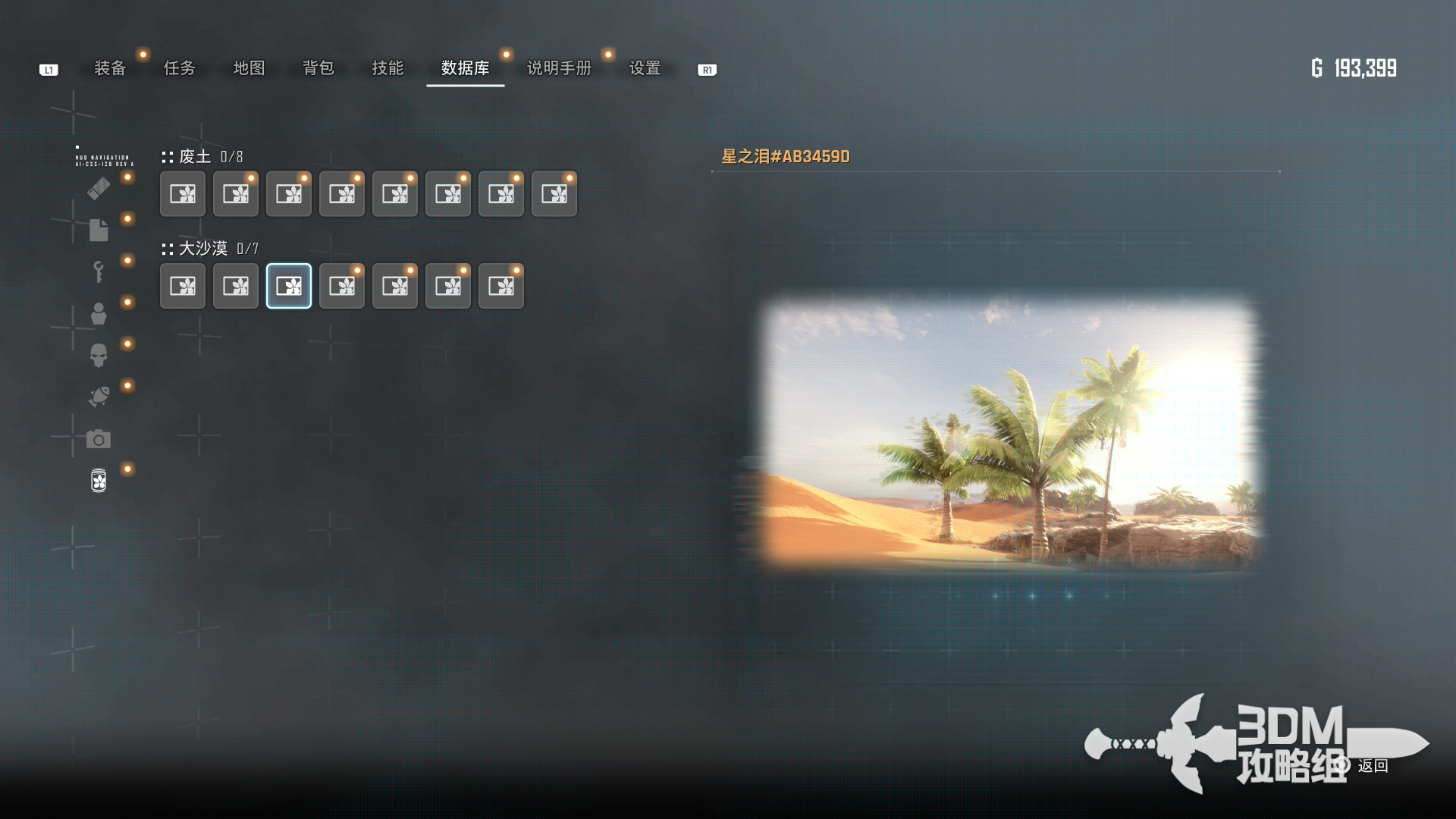Click the 数据库 tab

pyautogui.click(x=465, y=68)
